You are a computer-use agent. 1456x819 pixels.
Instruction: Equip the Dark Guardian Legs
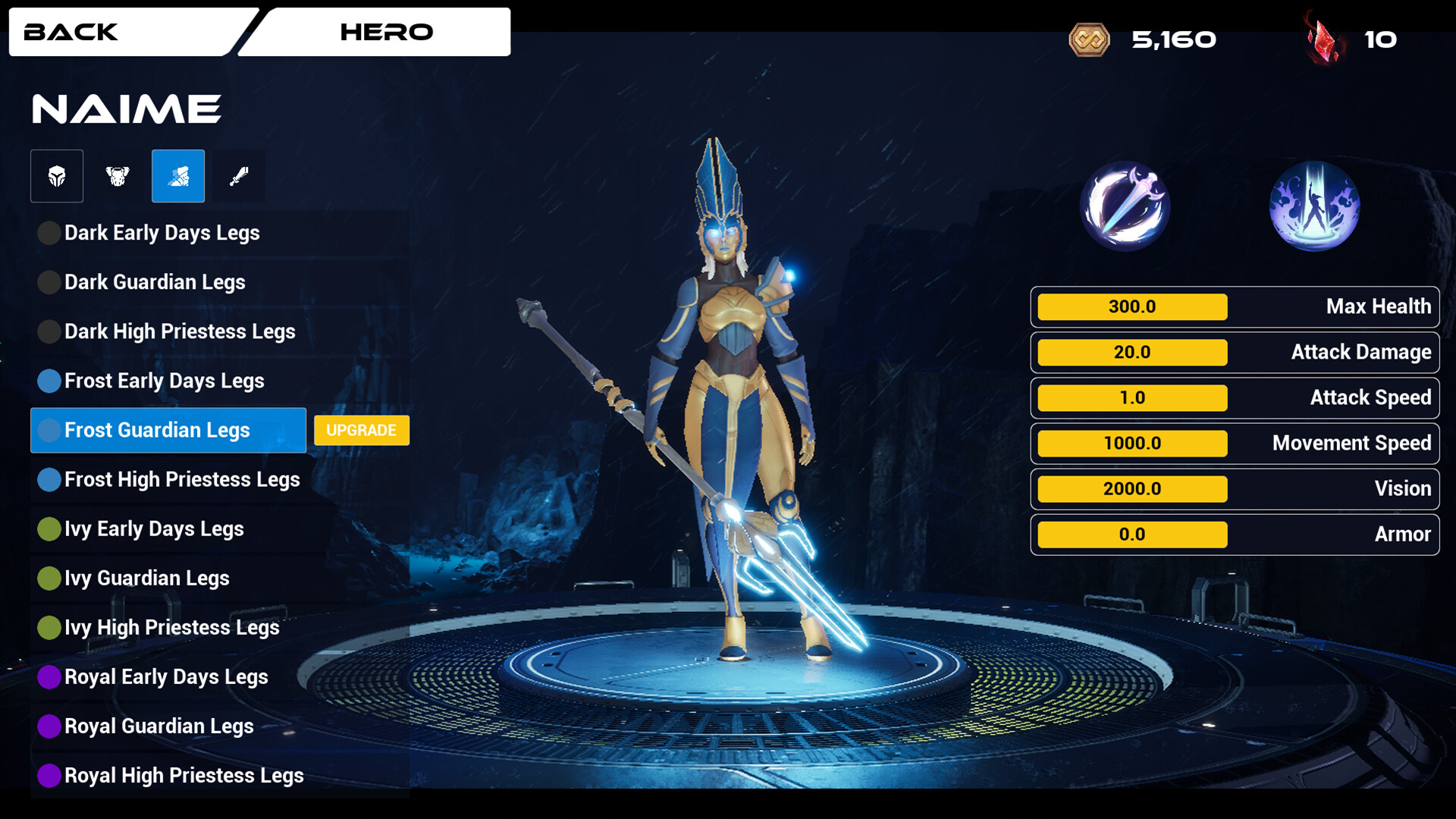155,282
